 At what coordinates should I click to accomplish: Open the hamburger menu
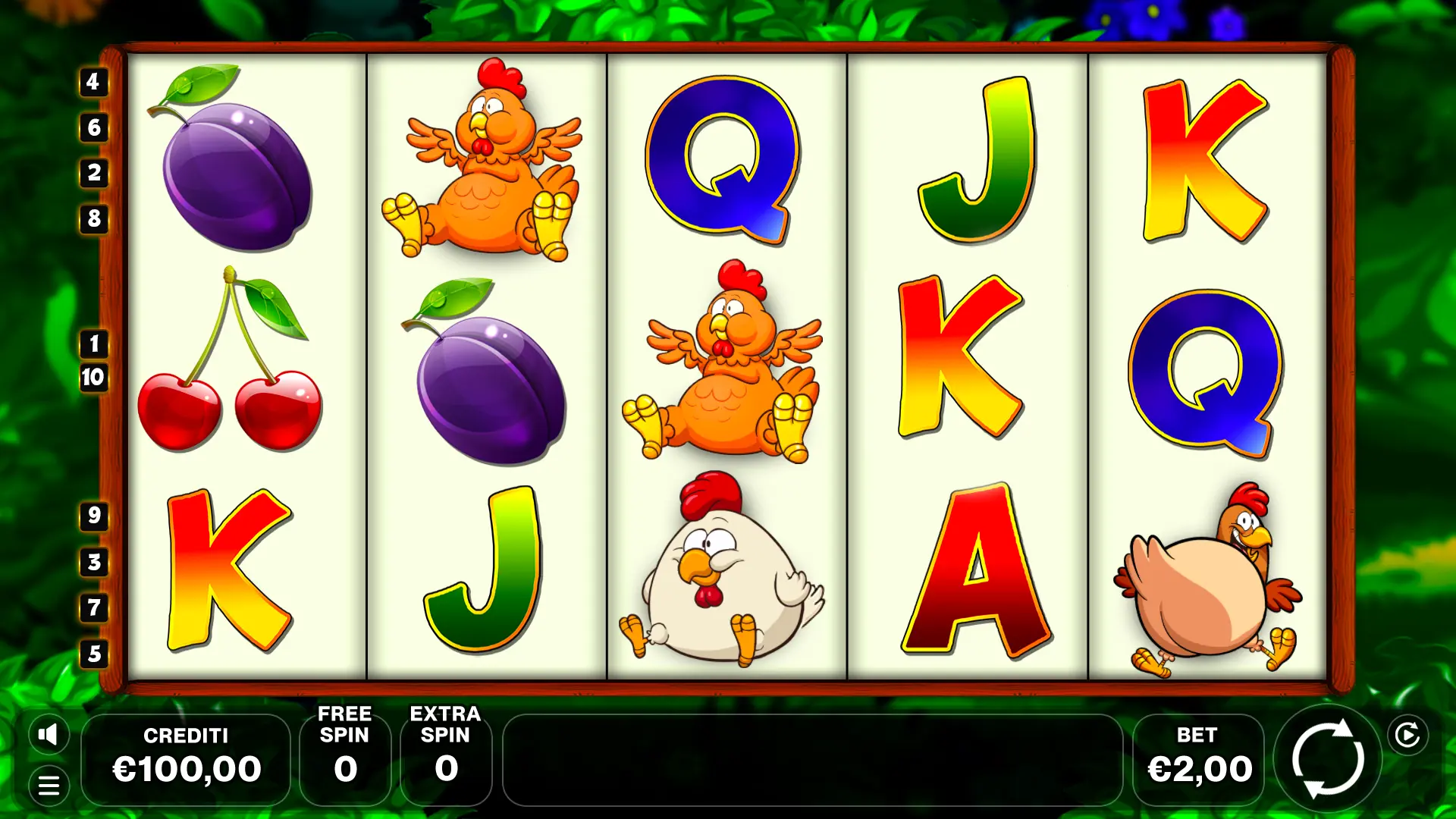pyautogui.click(x=49, y=786)
